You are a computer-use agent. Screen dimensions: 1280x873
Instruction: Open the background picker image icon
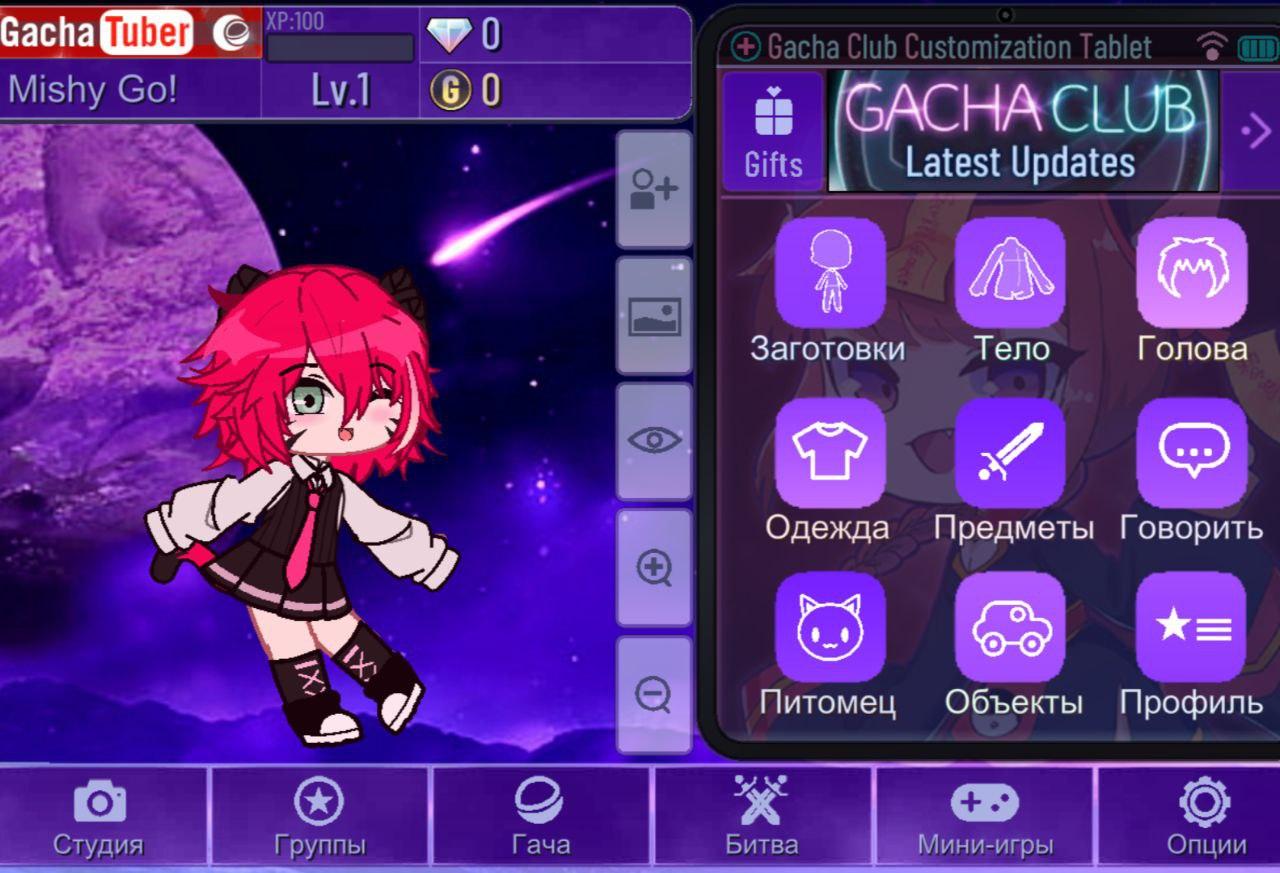tap(653, 313)
